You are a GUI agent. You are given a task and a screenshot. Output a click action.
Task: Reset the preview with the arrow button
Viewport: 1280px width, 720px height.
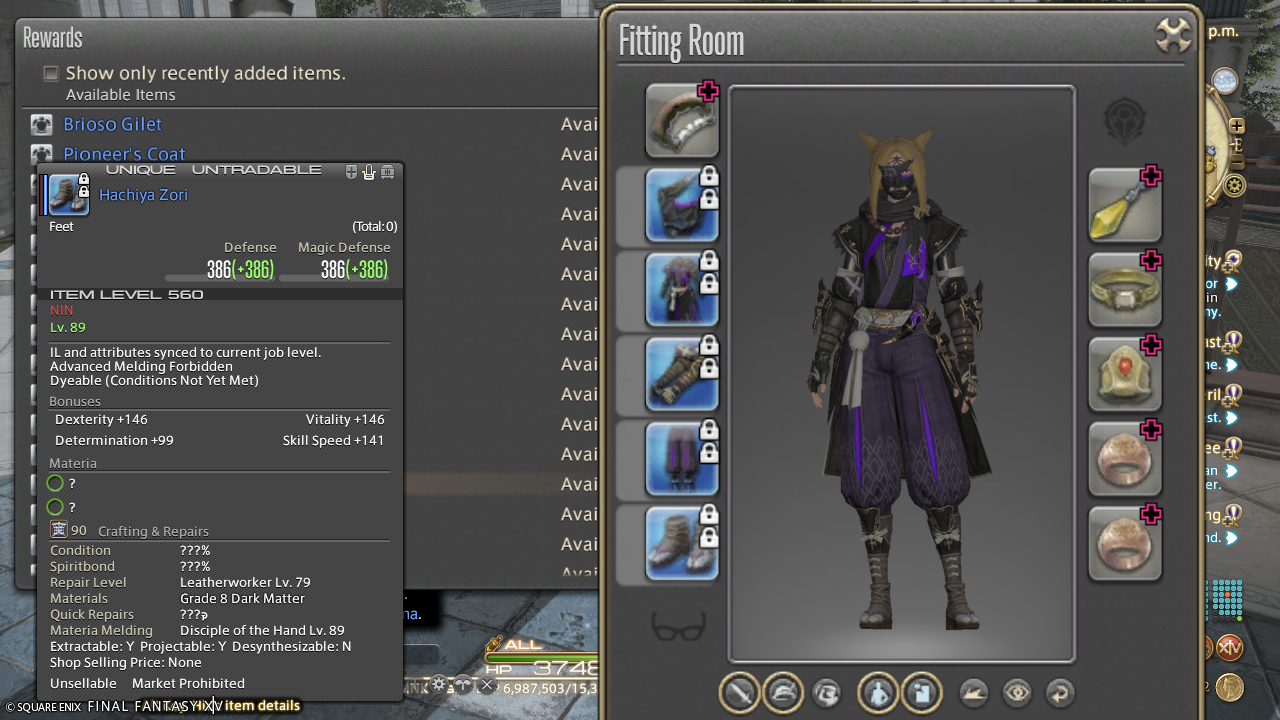coord(1060,692)
